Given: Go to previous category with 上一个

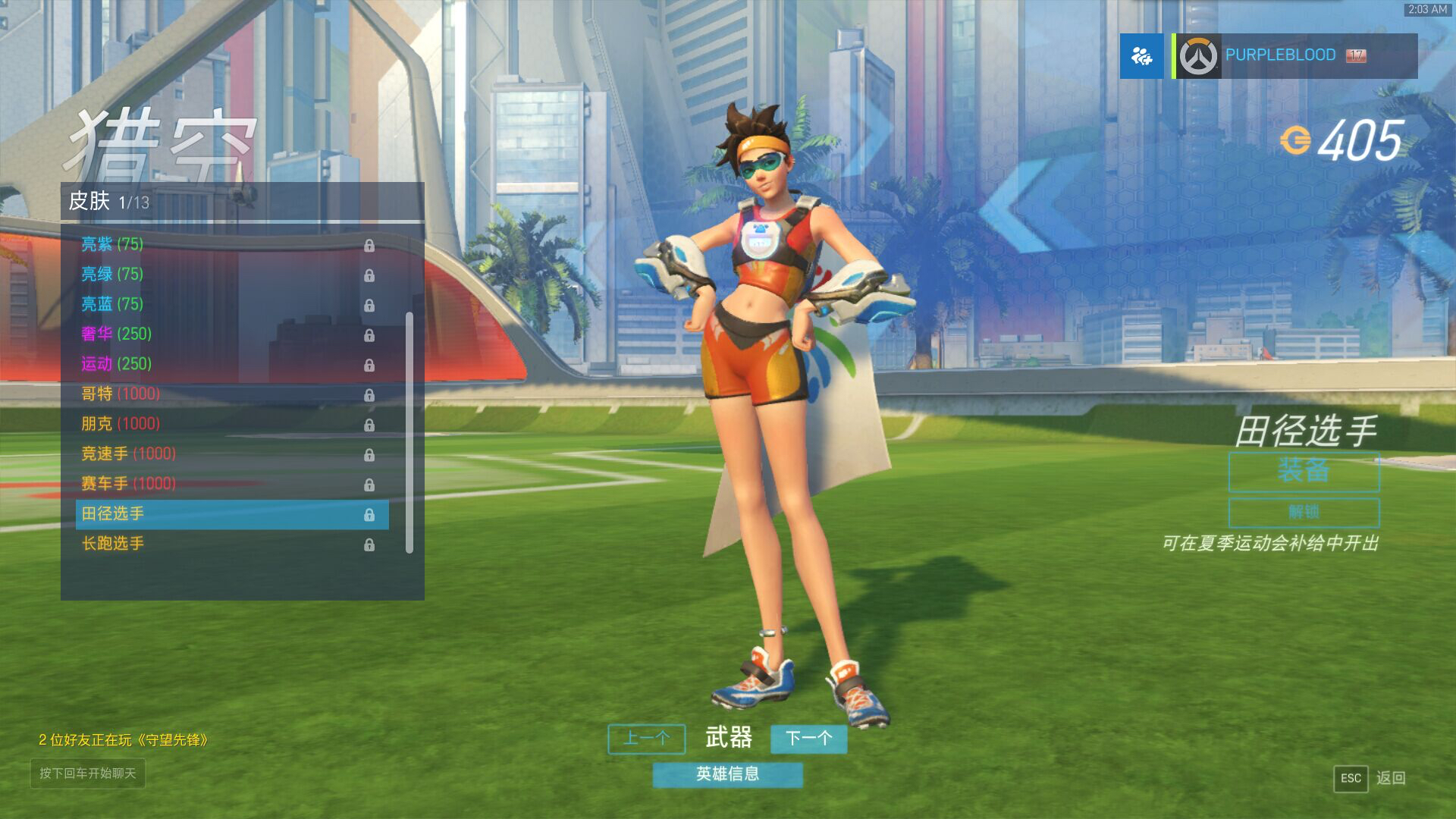Looking at the screenshot, I should click(x=646, y=739).
